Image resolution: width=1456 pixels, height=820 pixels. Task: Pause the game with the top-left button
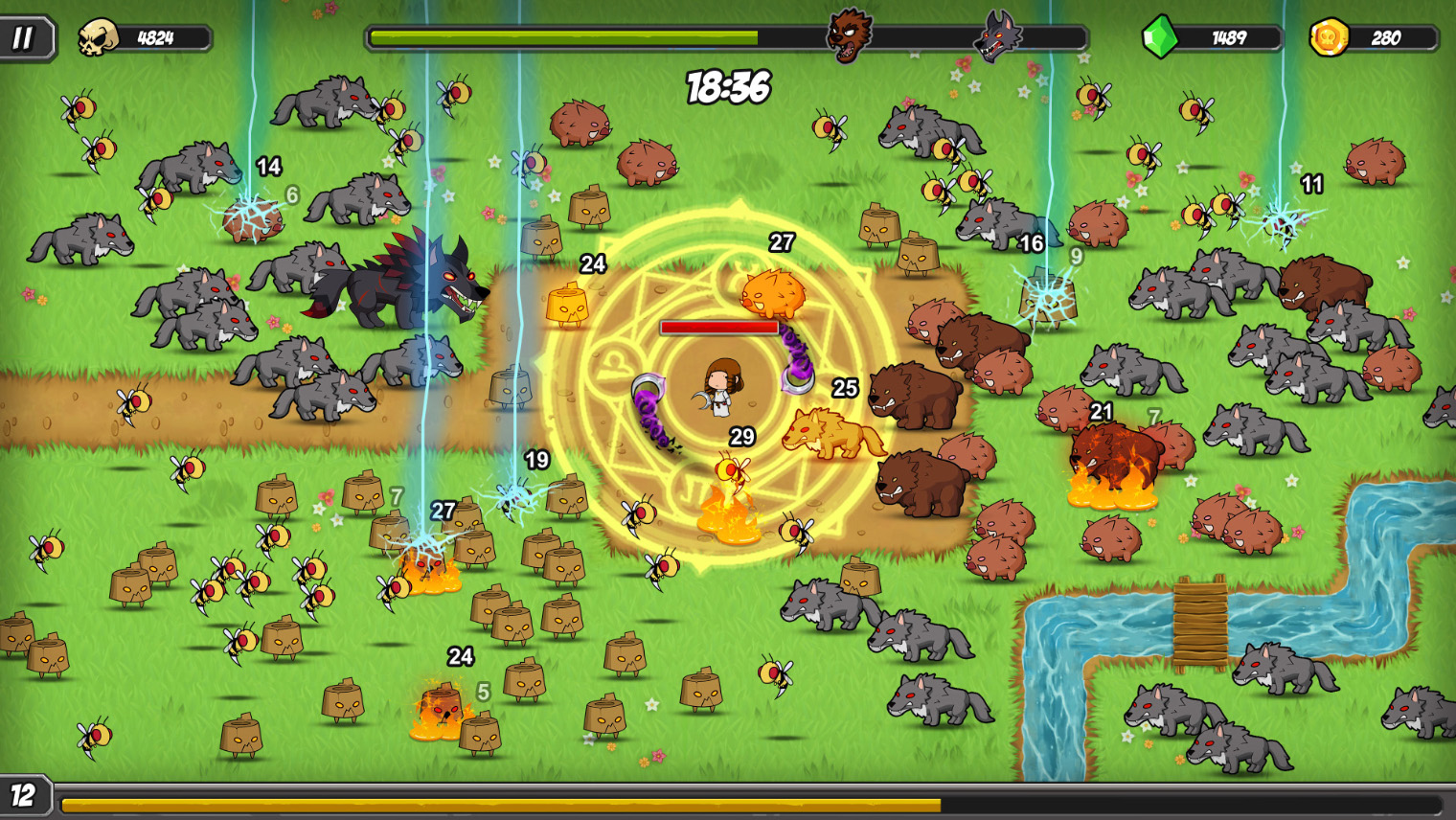click(24, 38)
